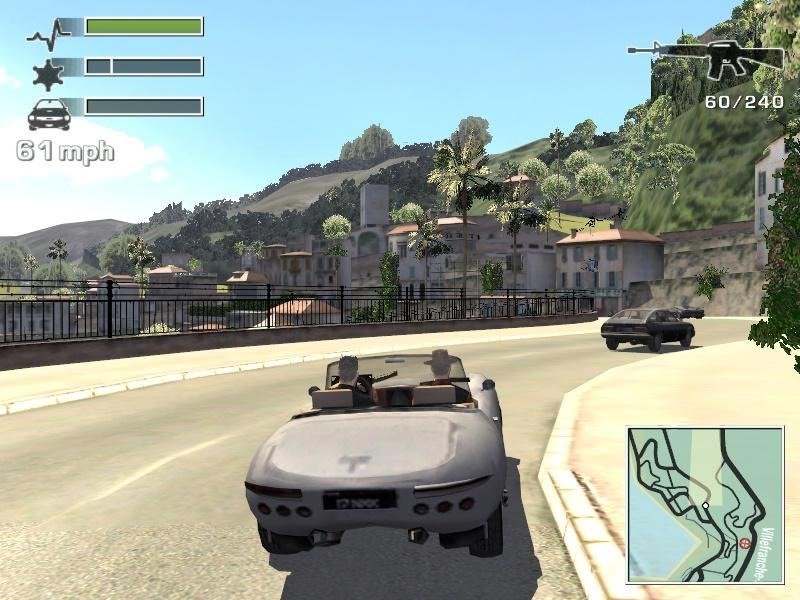Click the minimap in the corner
Screen dimensions: 800x600
pyautogui.click(x=706, y=505)
